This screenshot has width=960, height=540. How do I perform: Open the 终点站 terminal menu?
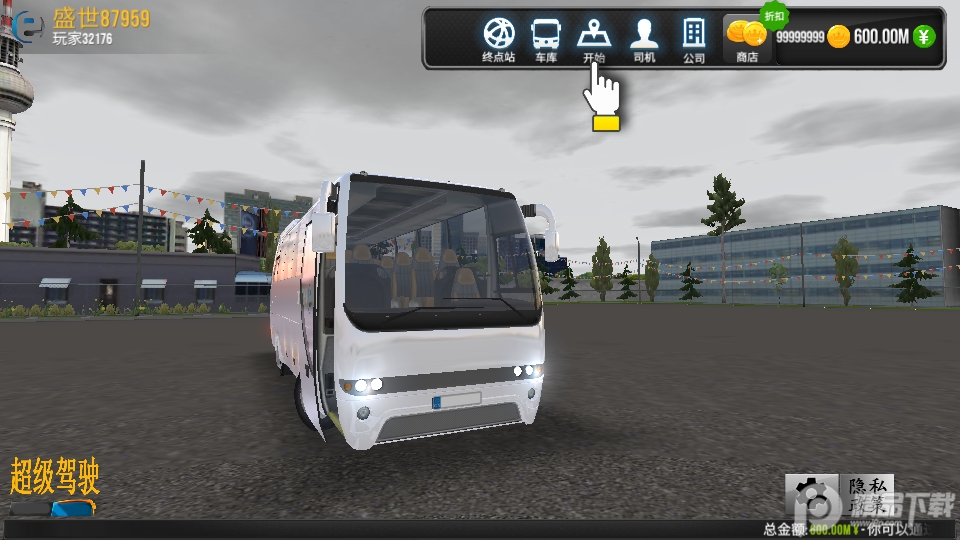[x=498, y=38]
